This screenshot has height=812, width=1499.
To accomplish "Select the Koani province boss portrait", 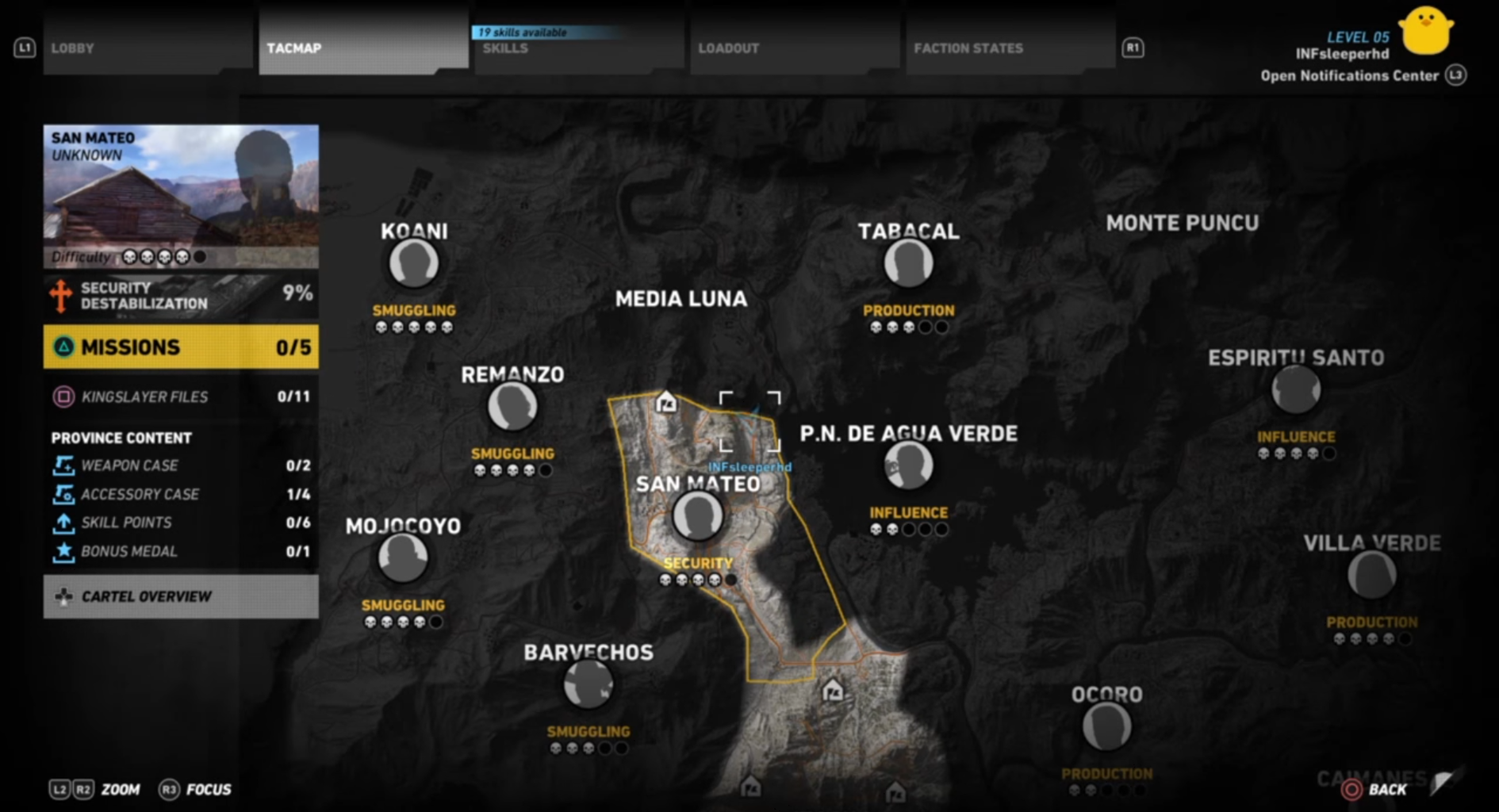I will point(414,263).
